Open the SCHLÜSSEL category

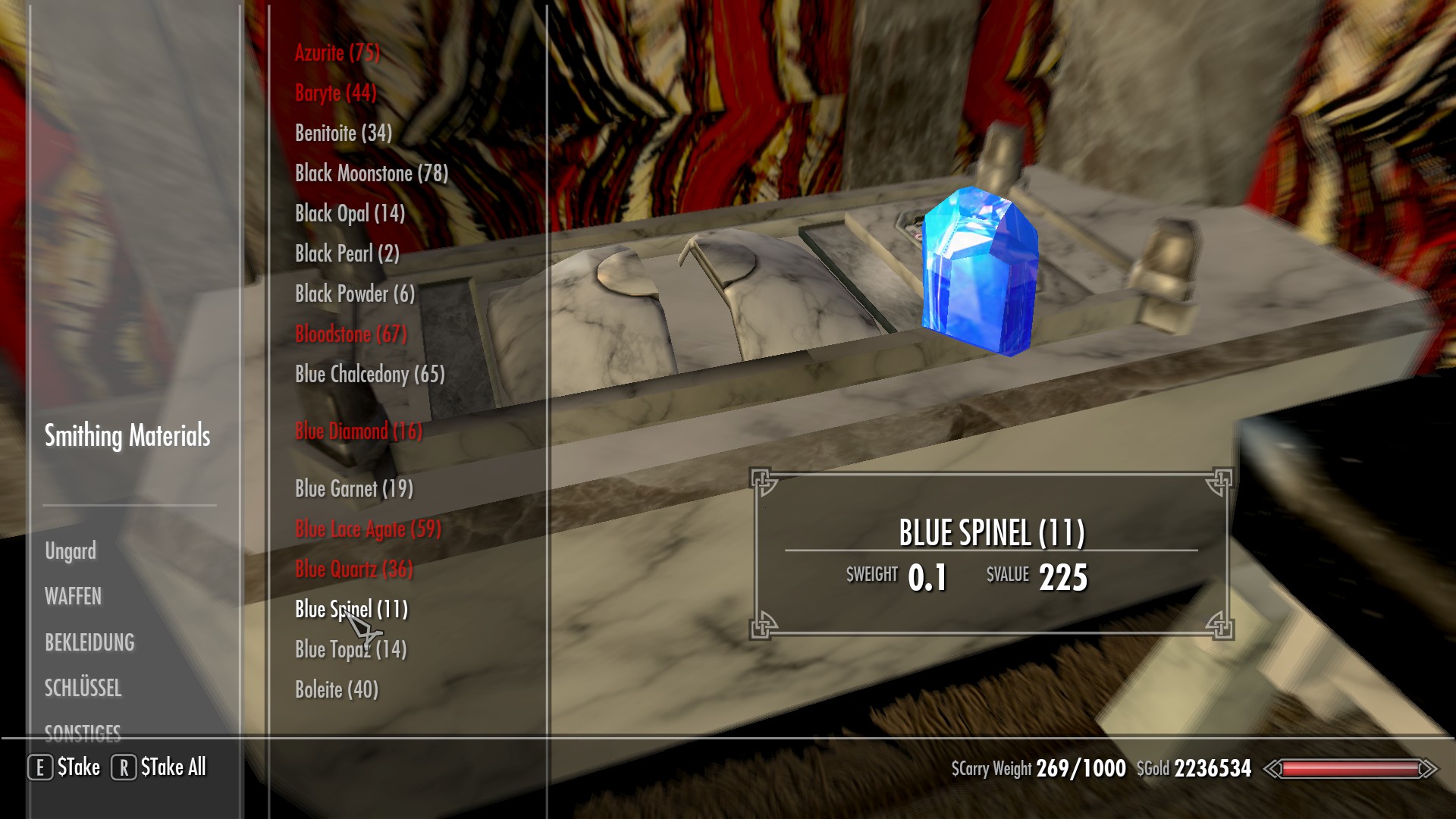(x=83, y=689)
